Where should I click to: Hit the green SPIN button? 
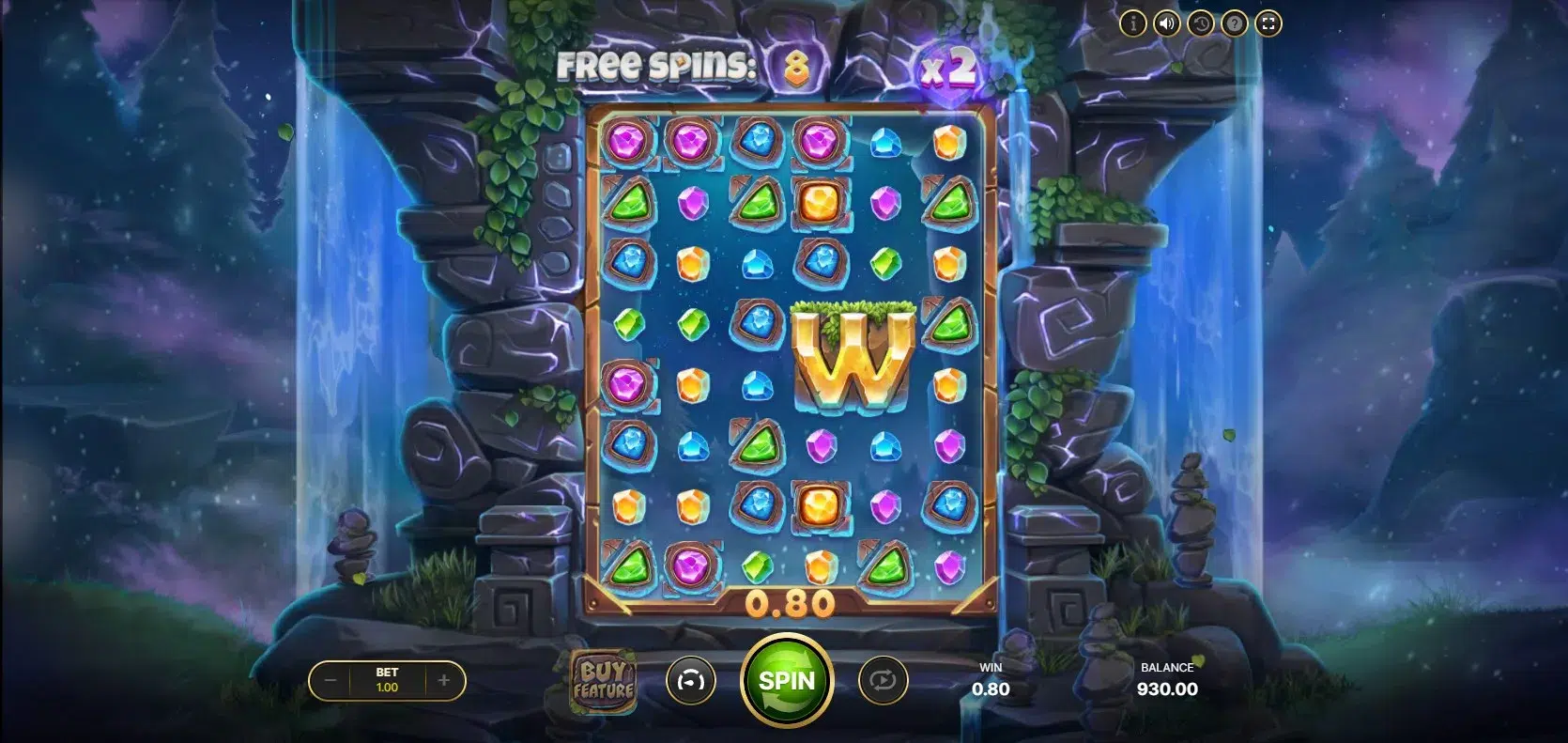pyautogui.click(x=786, y=680)
